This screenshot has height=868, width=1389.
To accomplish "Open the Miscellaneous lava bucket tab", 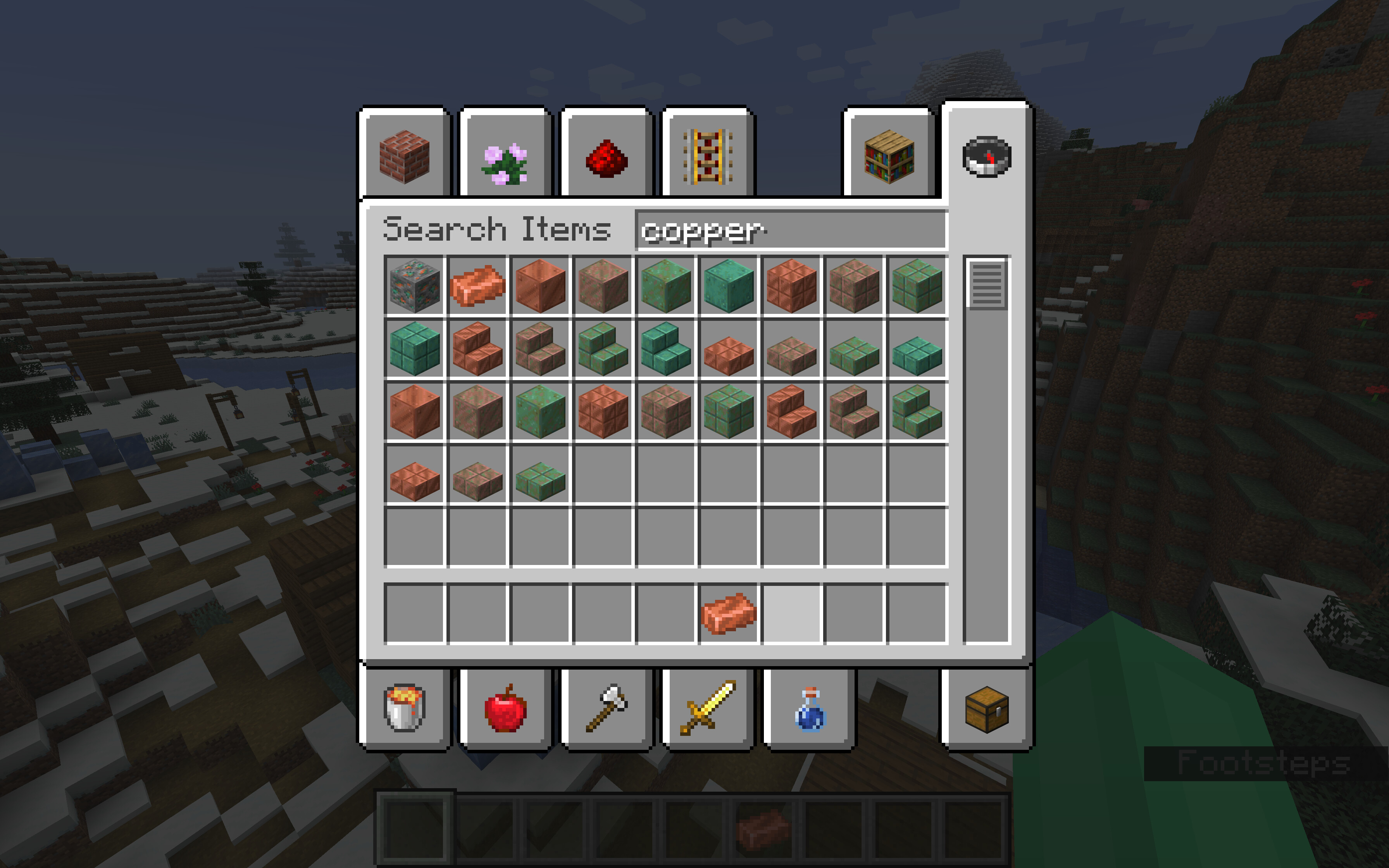I will pyautogui.click(x=405, y=708).
